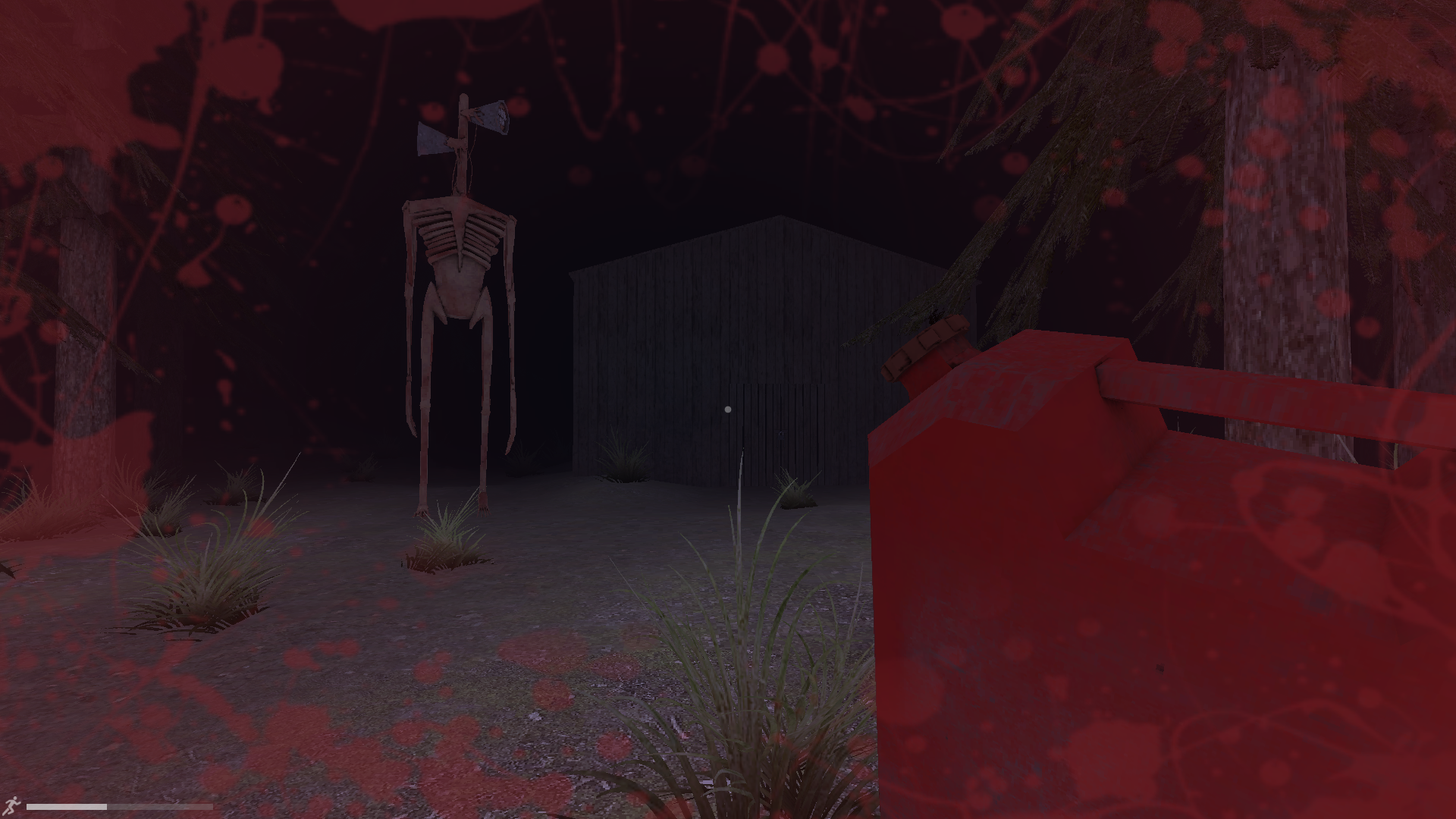Click the white crosshair dot
Screen dimensions: 1456x819
pos(729,409)
